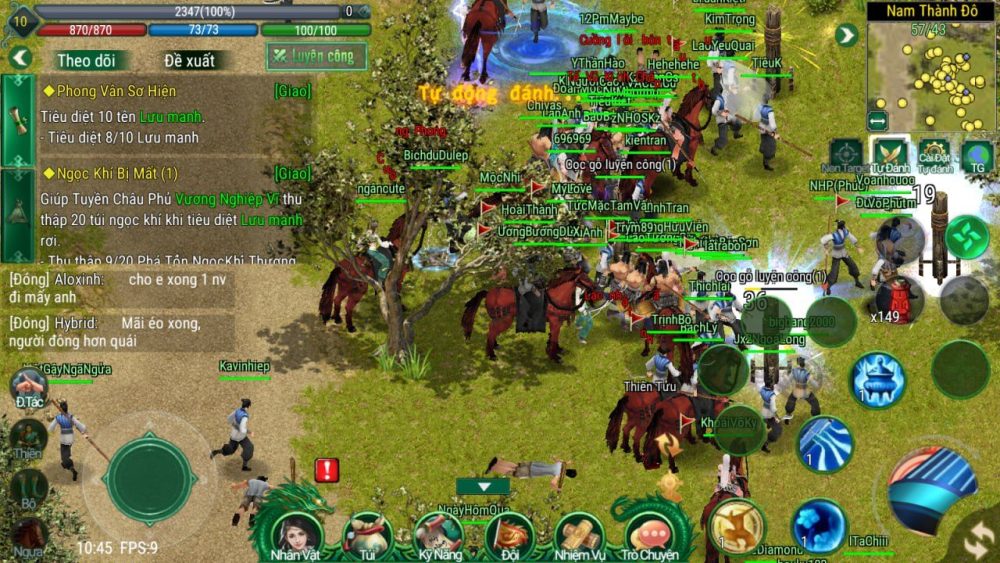
Task: Click the TG globe icon
Action: [x=977, y=153]
